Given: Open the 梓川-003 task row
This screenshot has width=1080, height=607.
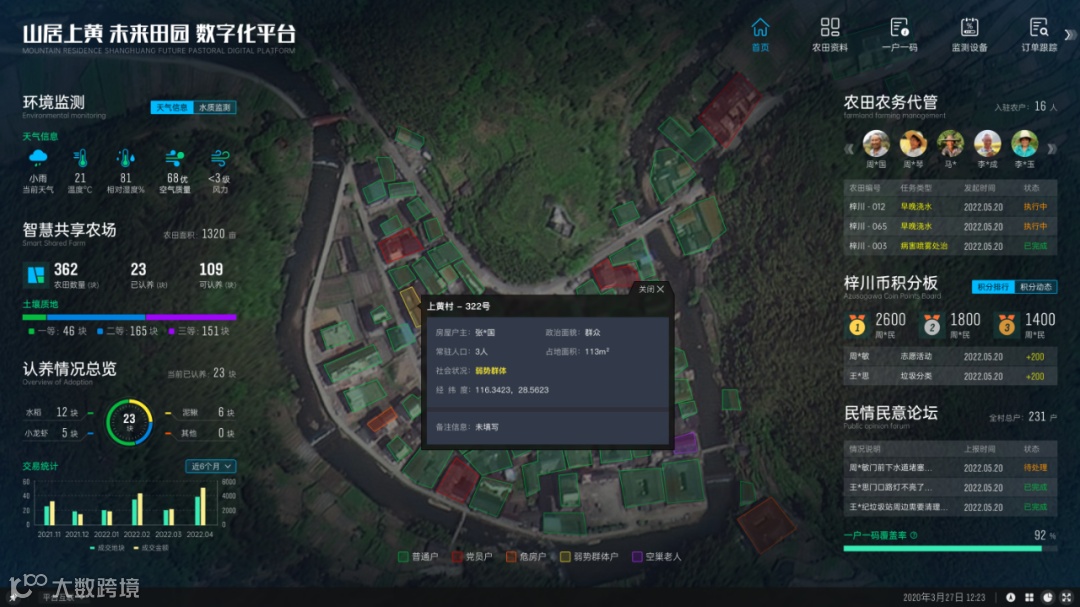Looking at the screenshot, I should [x=949, y=246].
